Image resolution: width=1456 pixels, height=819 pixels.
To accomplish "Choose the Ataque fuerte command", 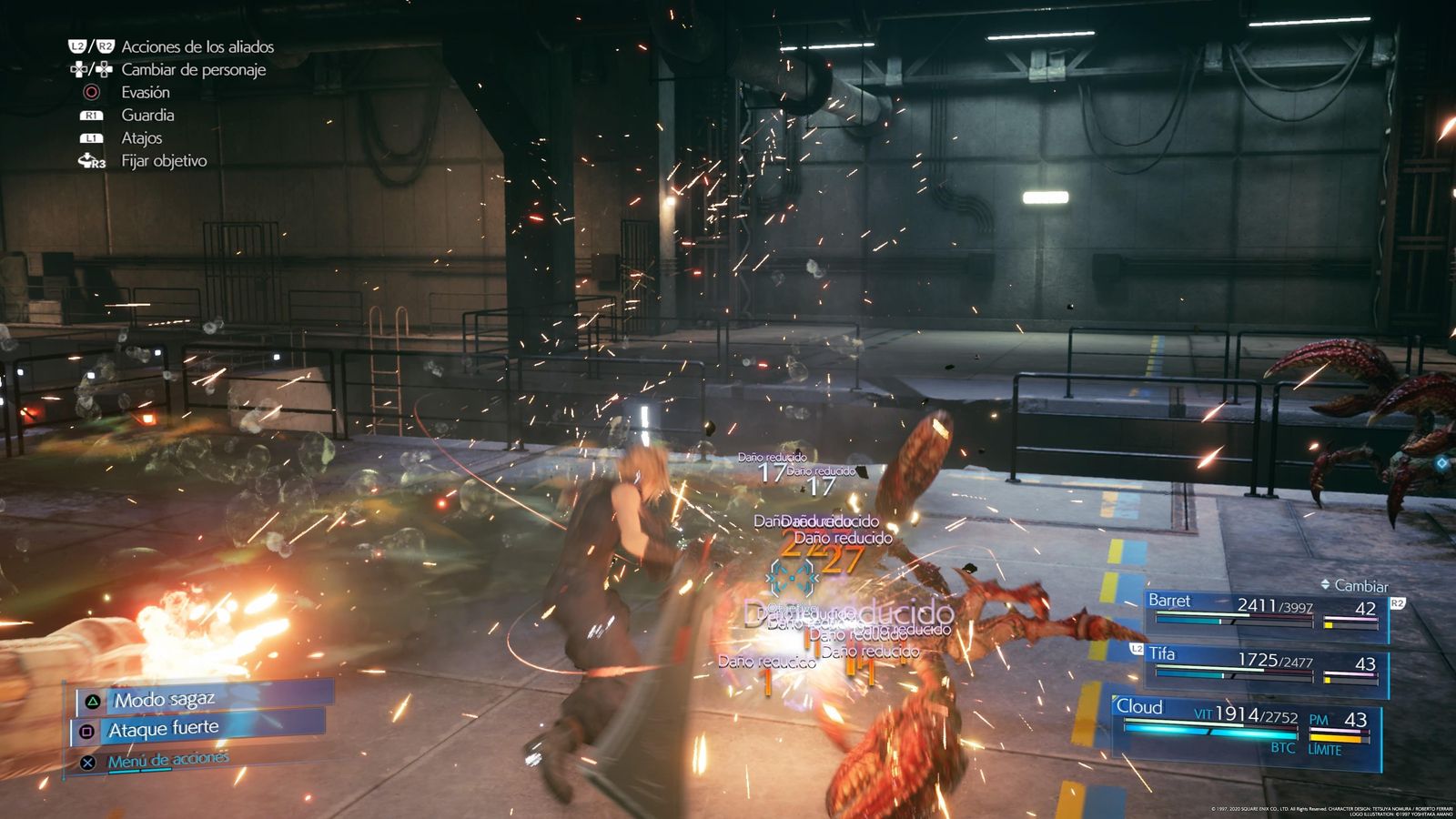I will tap(164, 729).
